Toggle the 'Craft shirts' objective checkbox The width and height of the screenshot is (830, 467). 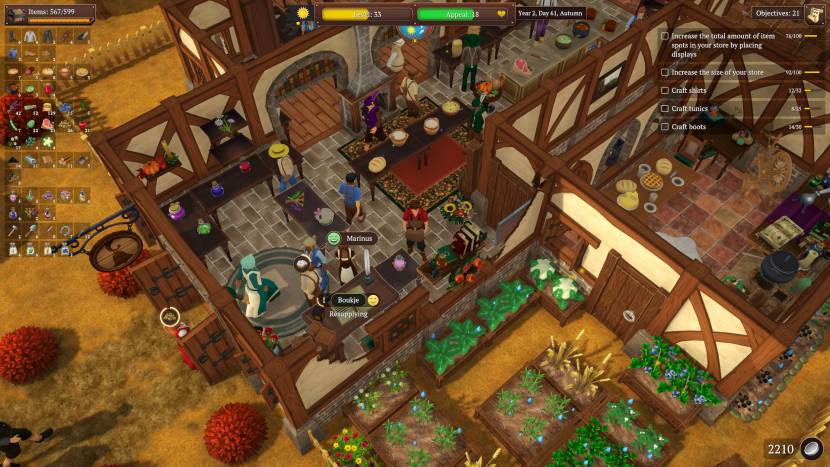[665, 90]
